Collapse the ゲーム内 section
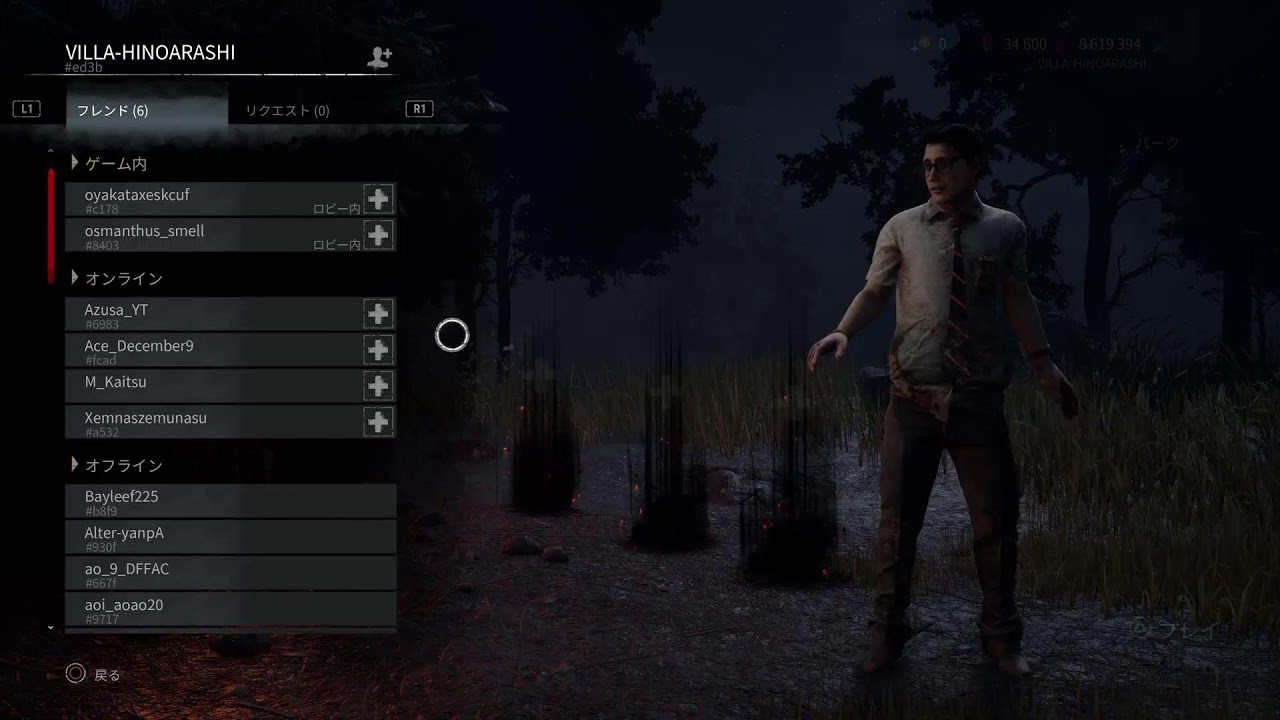 click(x=75, y=163)
